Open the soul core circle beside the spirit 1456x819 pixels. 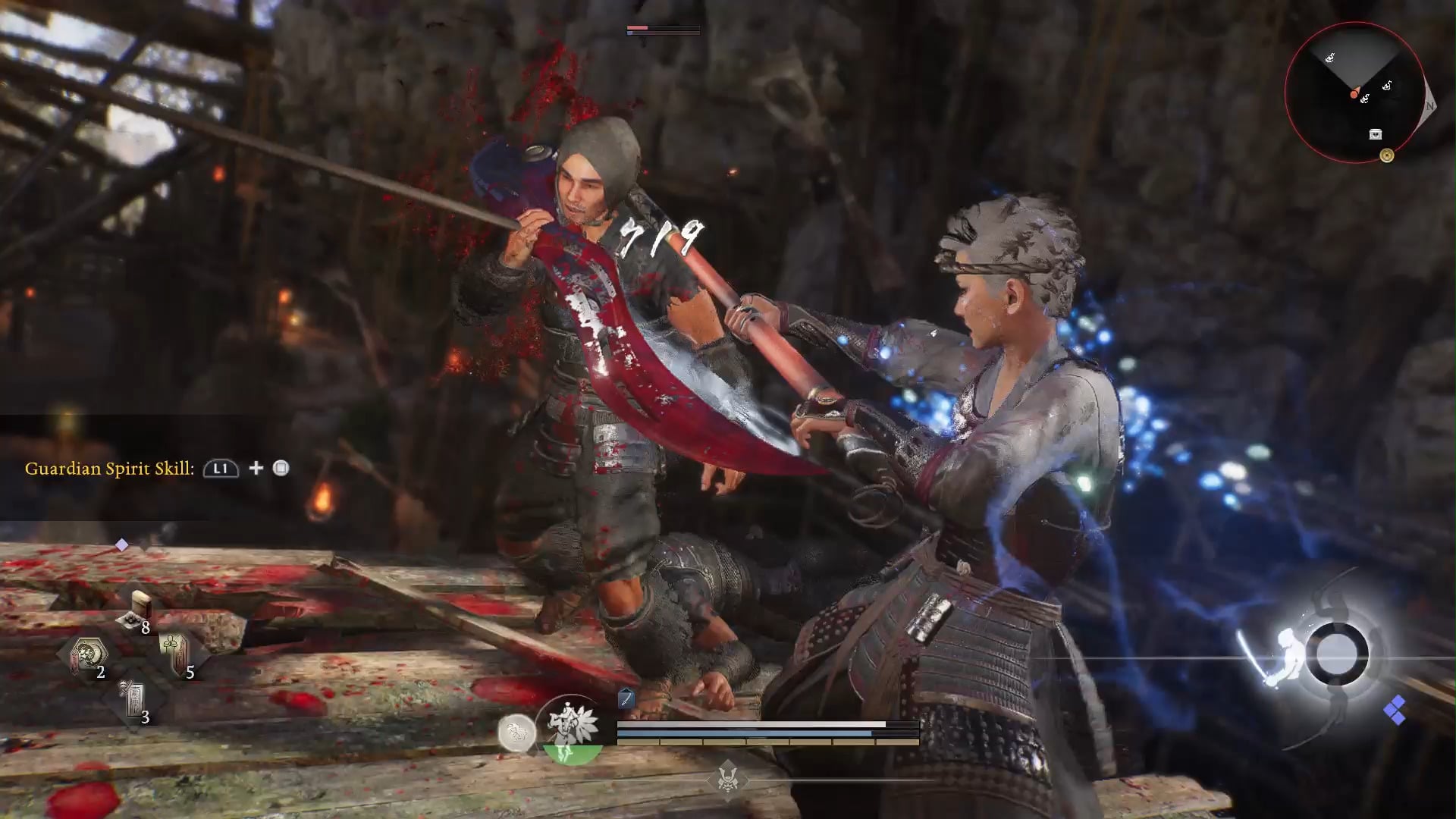coord(519,733)
